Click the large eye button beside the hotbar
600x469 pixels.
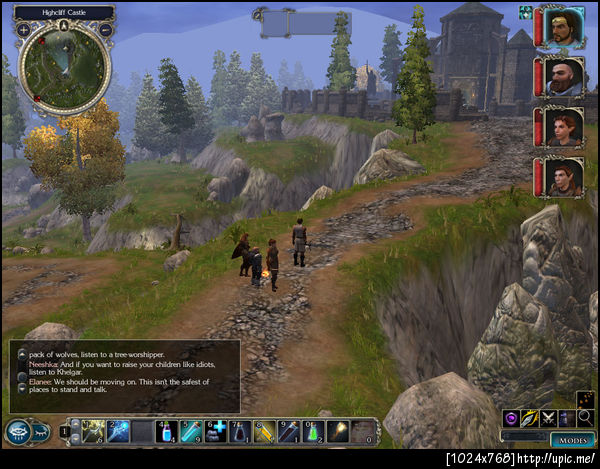pos(17,432)
